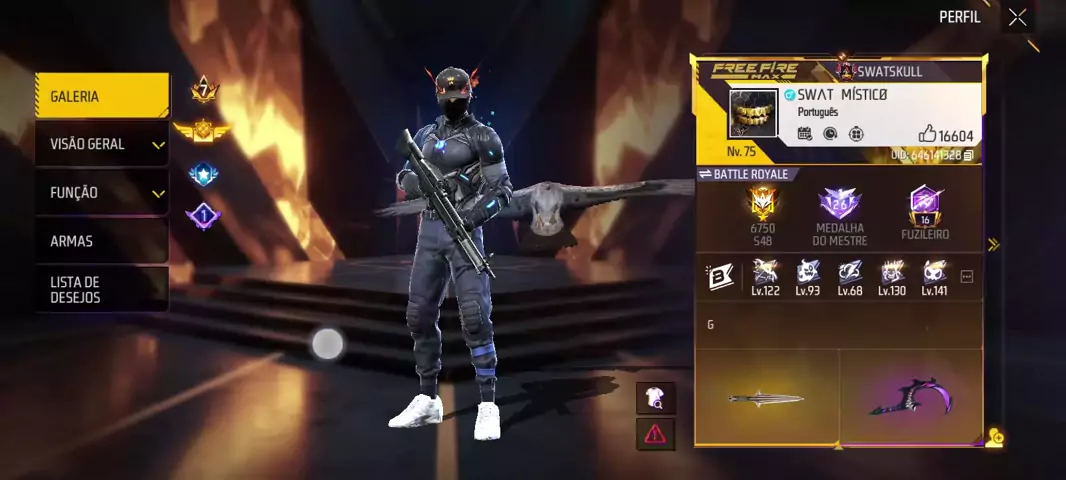
Task: Switch mode using the Battle Royale toggle
Action: pos(744,174)
